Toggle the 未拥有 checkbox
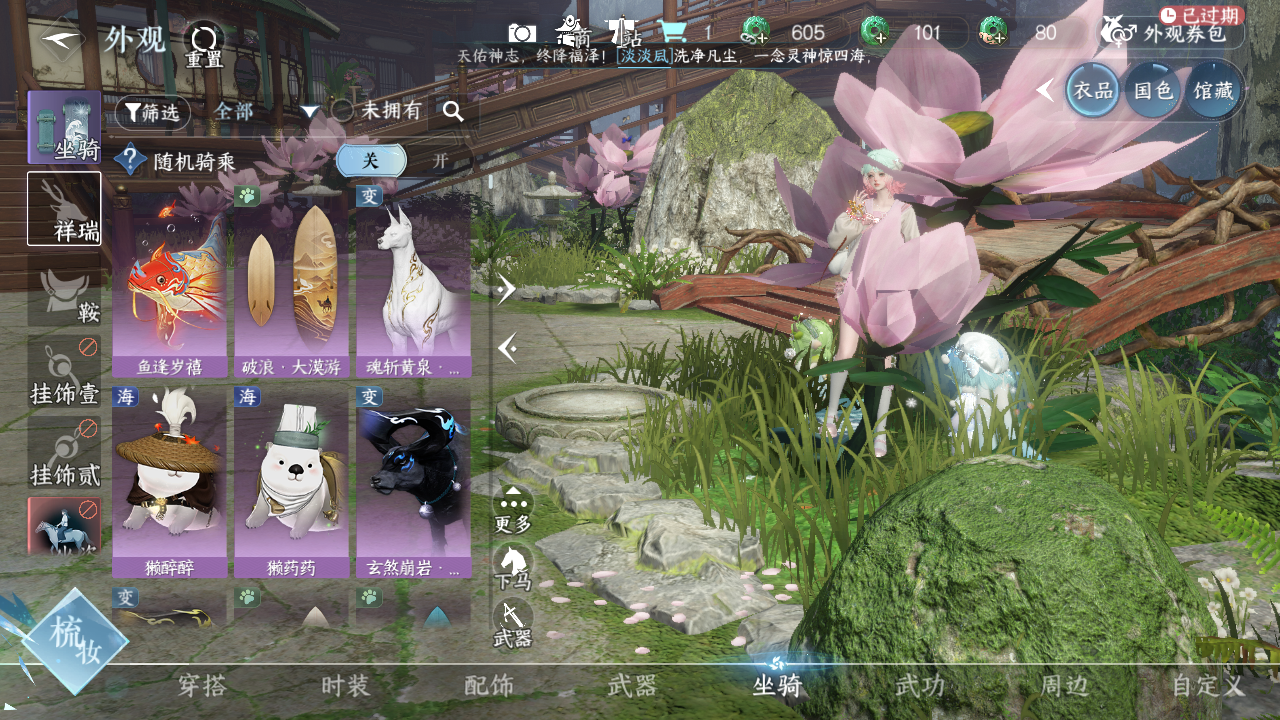1280x720 pixels. (343, 111)
